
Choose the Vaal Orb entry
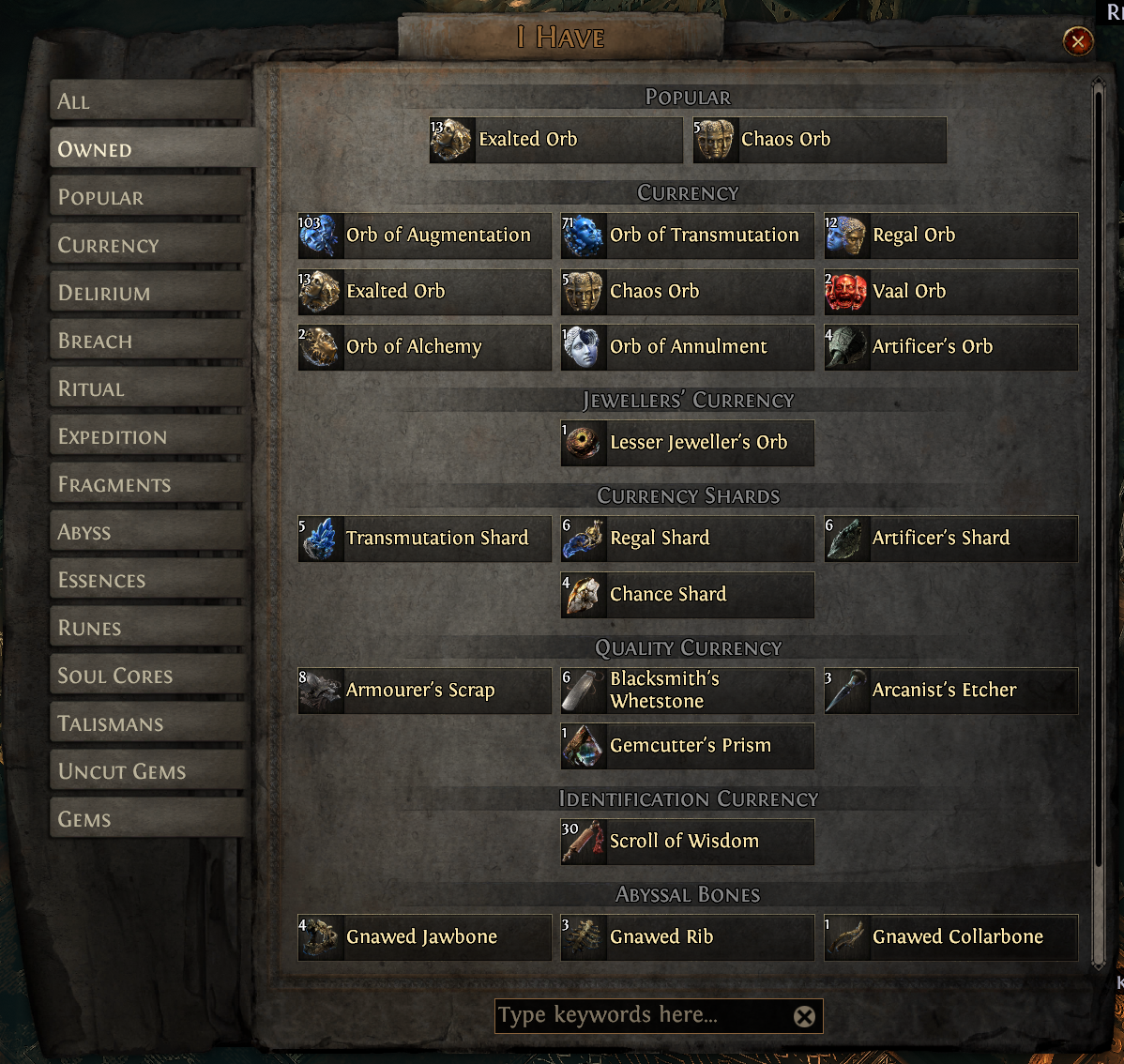pyautogui.click(x=950, y=292)
